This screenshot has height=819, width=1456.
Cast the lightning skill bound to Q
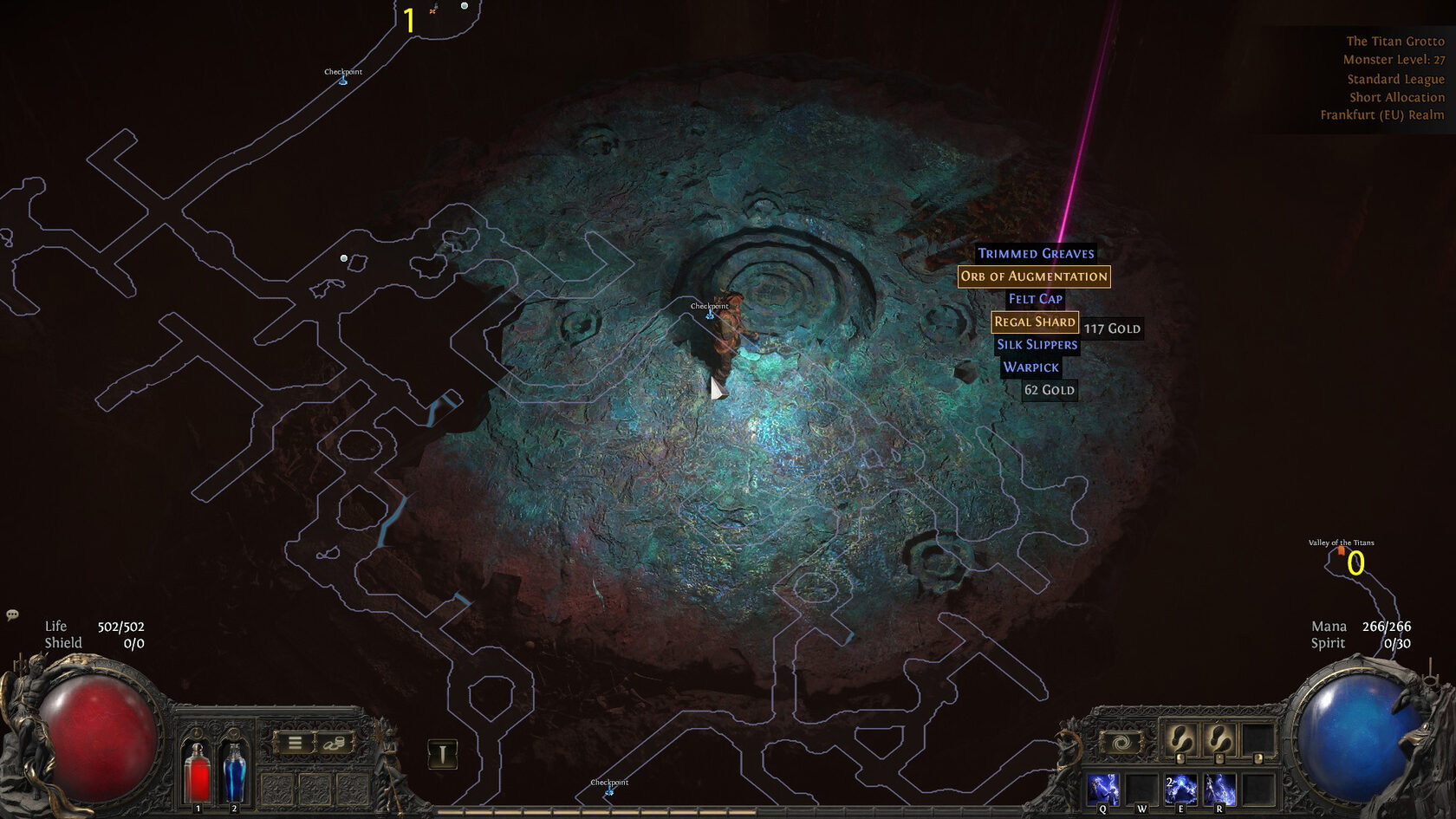point(1103,790)
